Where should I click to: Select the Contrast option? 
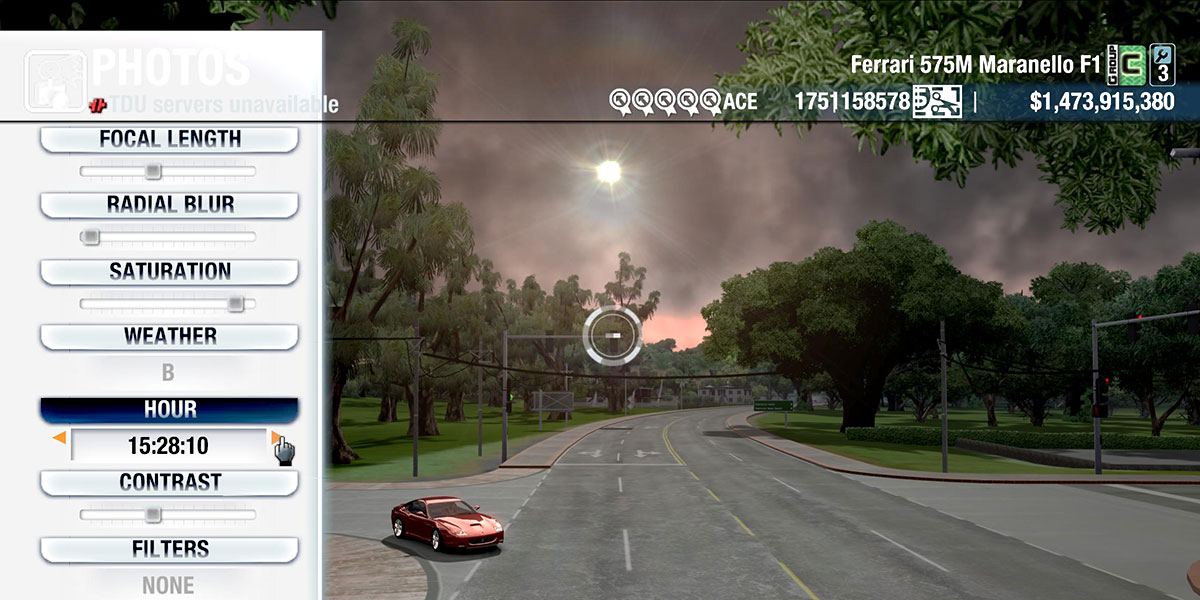point(169,482)
